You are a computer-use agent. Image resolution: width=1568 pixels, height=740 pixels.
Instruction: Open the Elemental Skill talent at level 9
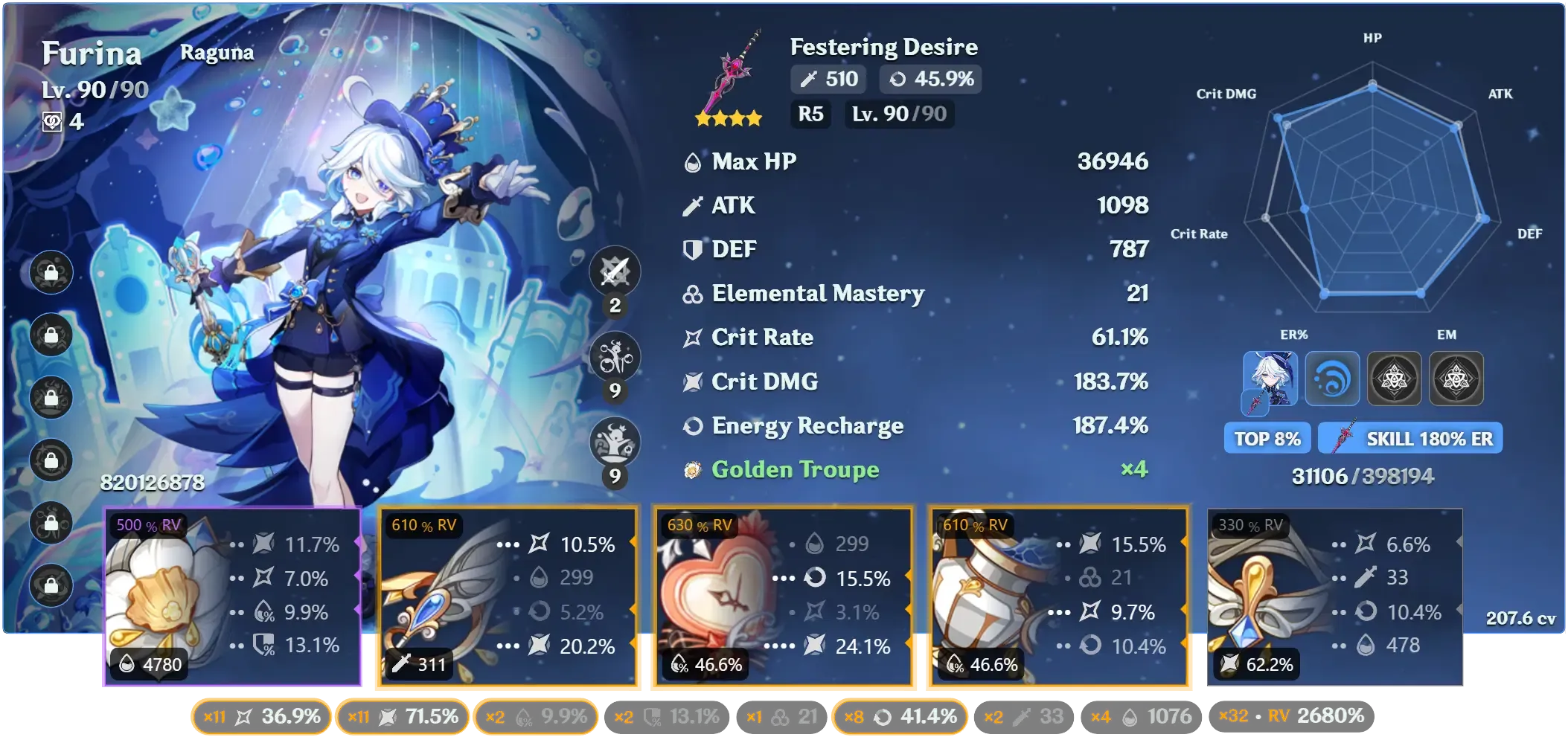(615, 357)
